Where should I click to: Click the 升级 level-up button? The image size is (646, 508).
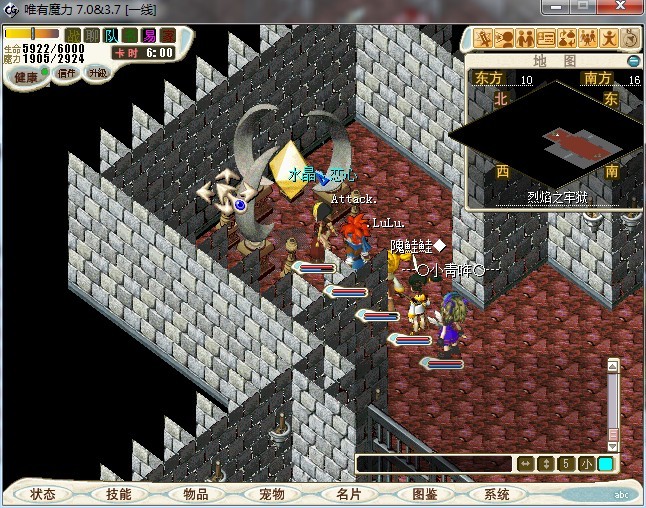pos(98,75)
